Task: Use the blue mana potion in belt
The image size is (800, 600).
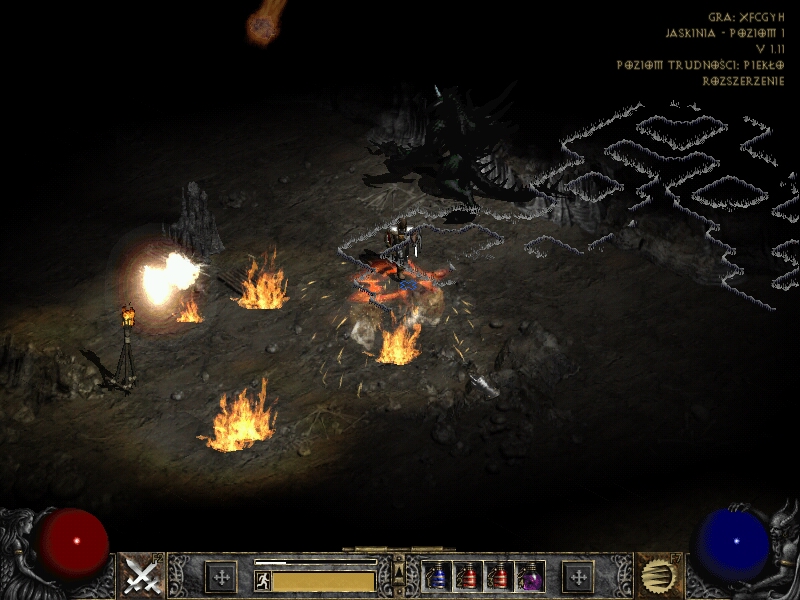Action: point(438,577)
